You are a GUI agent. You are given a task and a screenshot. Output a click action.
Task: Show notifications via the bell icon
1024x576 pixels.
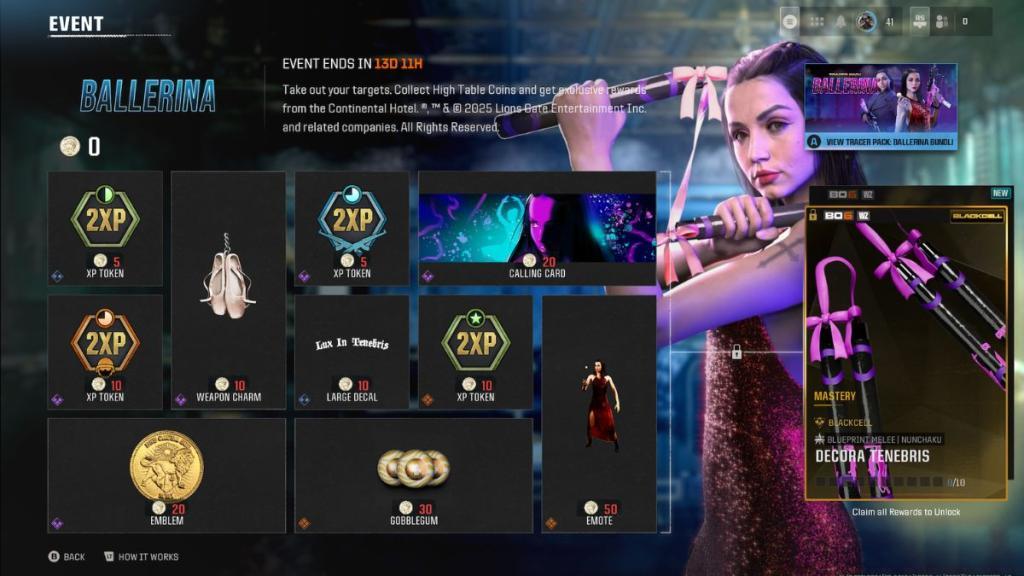[843, 21]
